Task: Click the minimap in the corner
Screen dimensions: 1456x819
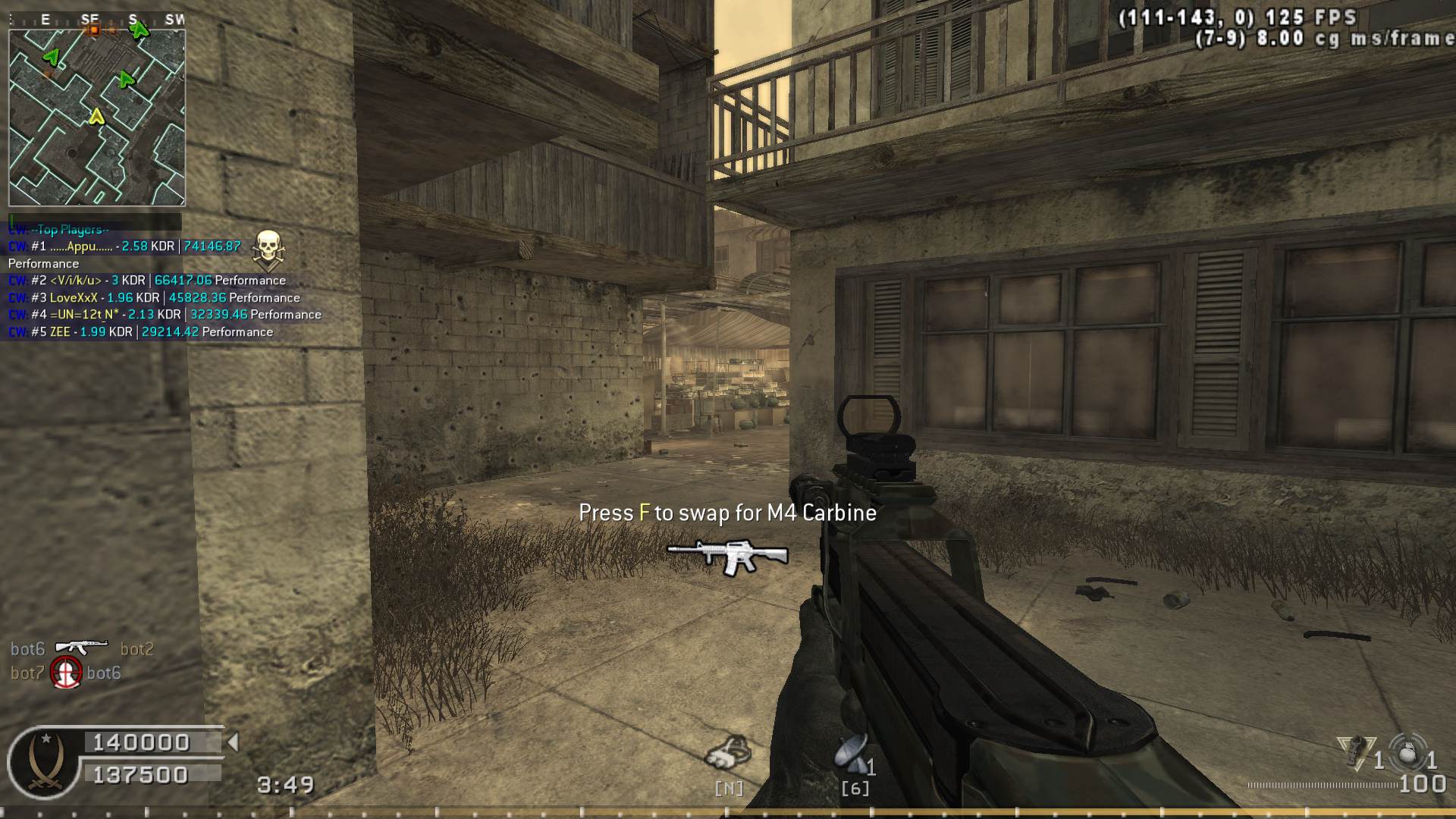Action: point(96,118)
